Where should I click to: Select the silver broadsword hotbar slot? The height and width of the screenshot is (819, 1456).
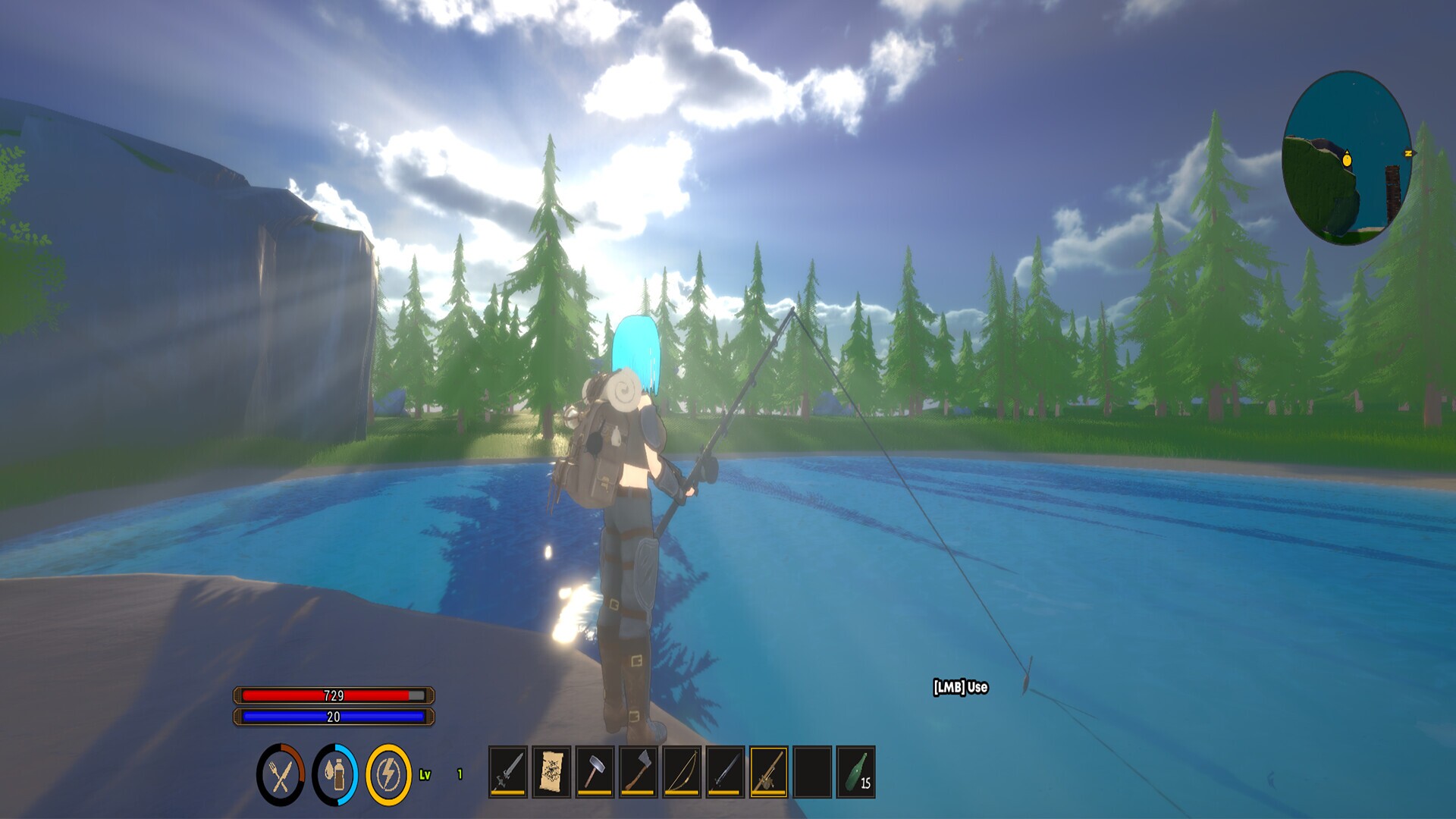click(508, 772)
